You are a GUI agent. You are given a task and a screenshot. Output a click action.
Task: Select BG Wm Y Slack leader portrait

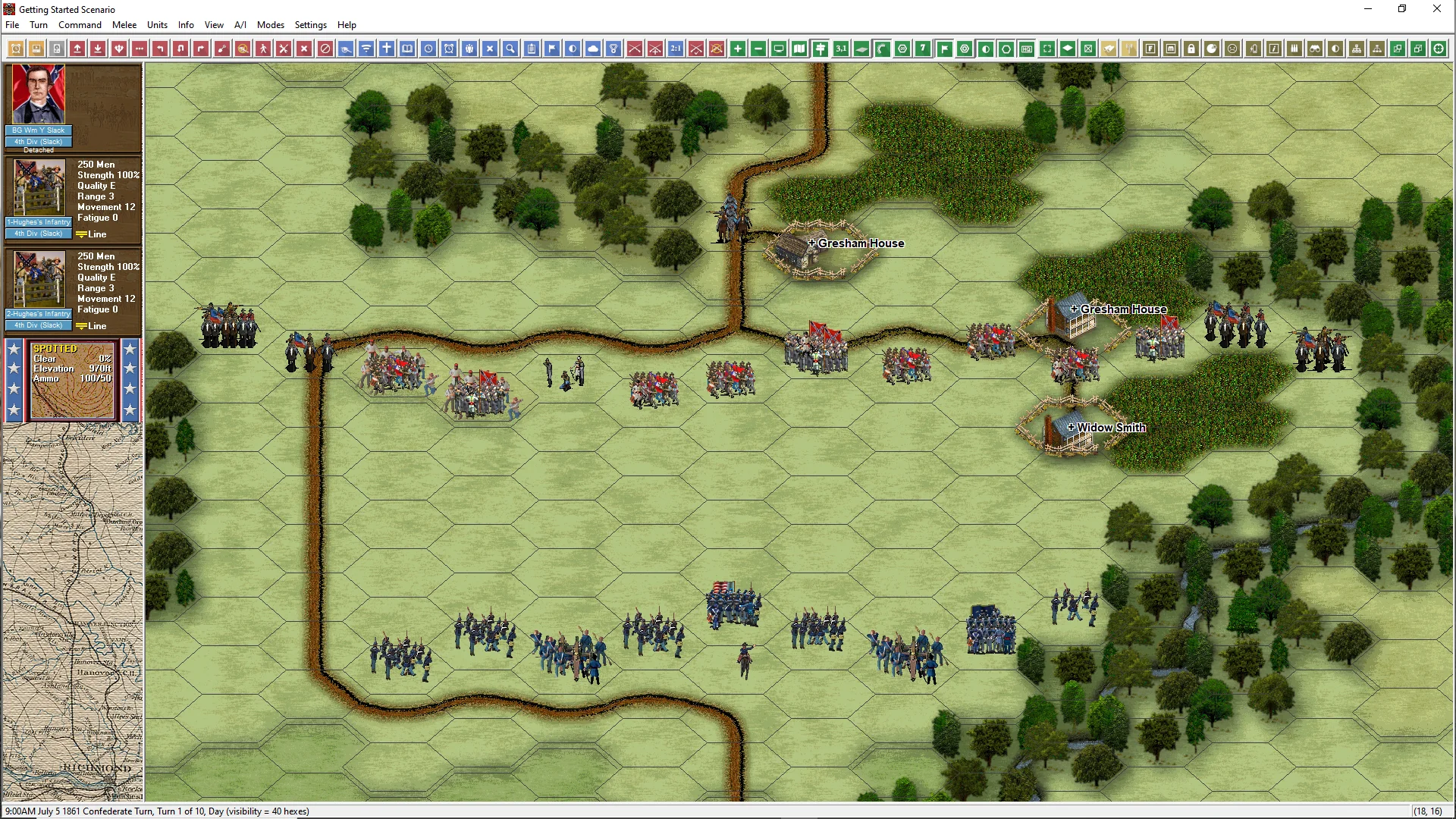[39, 95]
